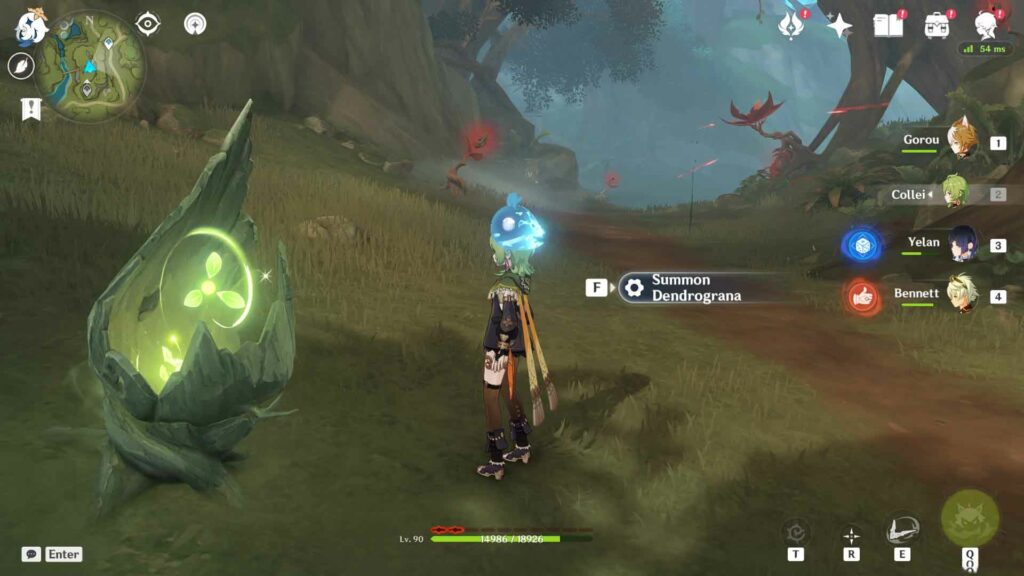The height and width of the screenshot is (576, 1024).
Task: Open the quest navigation icon beside the minimap
Action: tap(195, 23)
